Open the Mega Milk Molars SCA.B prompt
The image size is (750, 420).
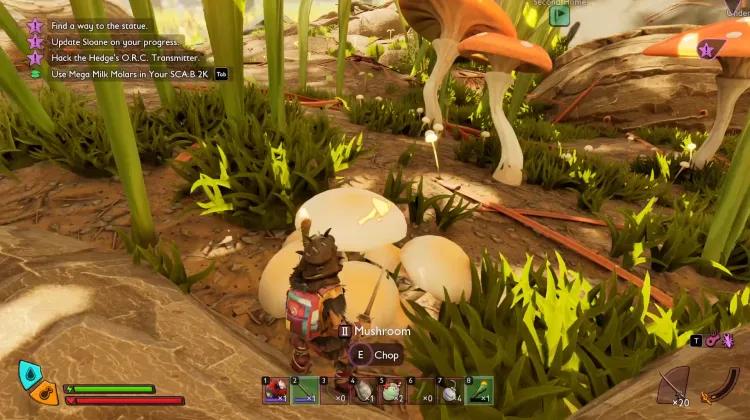[130, 74]
